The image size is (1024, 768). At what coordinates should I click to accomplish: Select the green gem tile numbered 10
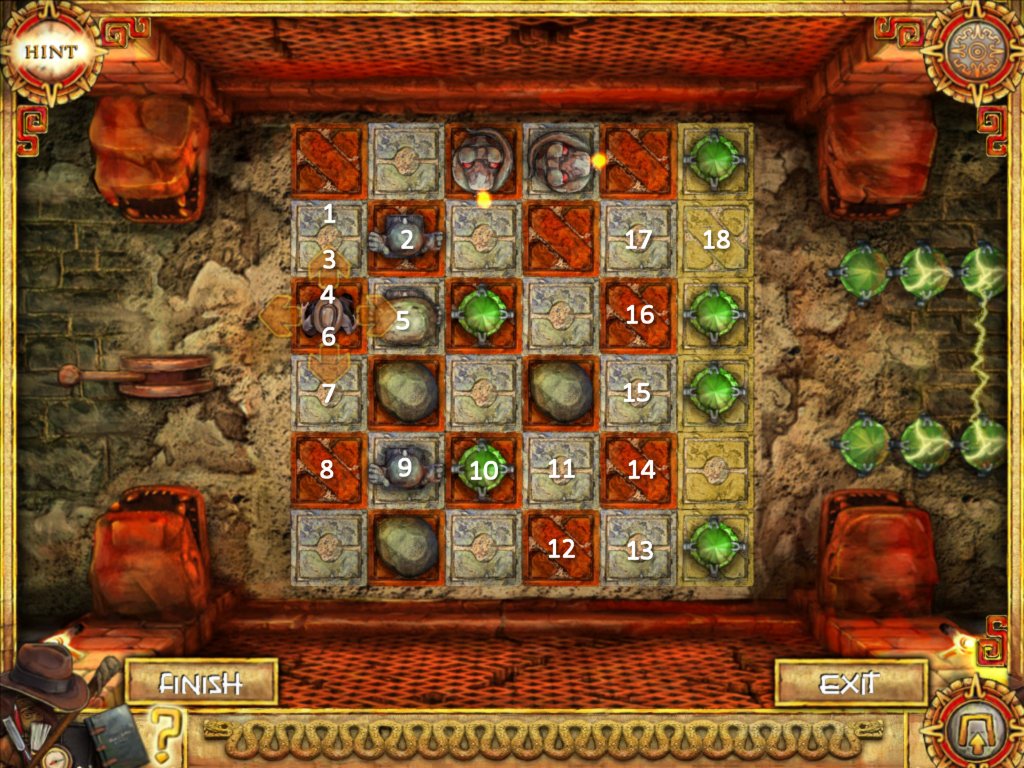coord(483,470)
